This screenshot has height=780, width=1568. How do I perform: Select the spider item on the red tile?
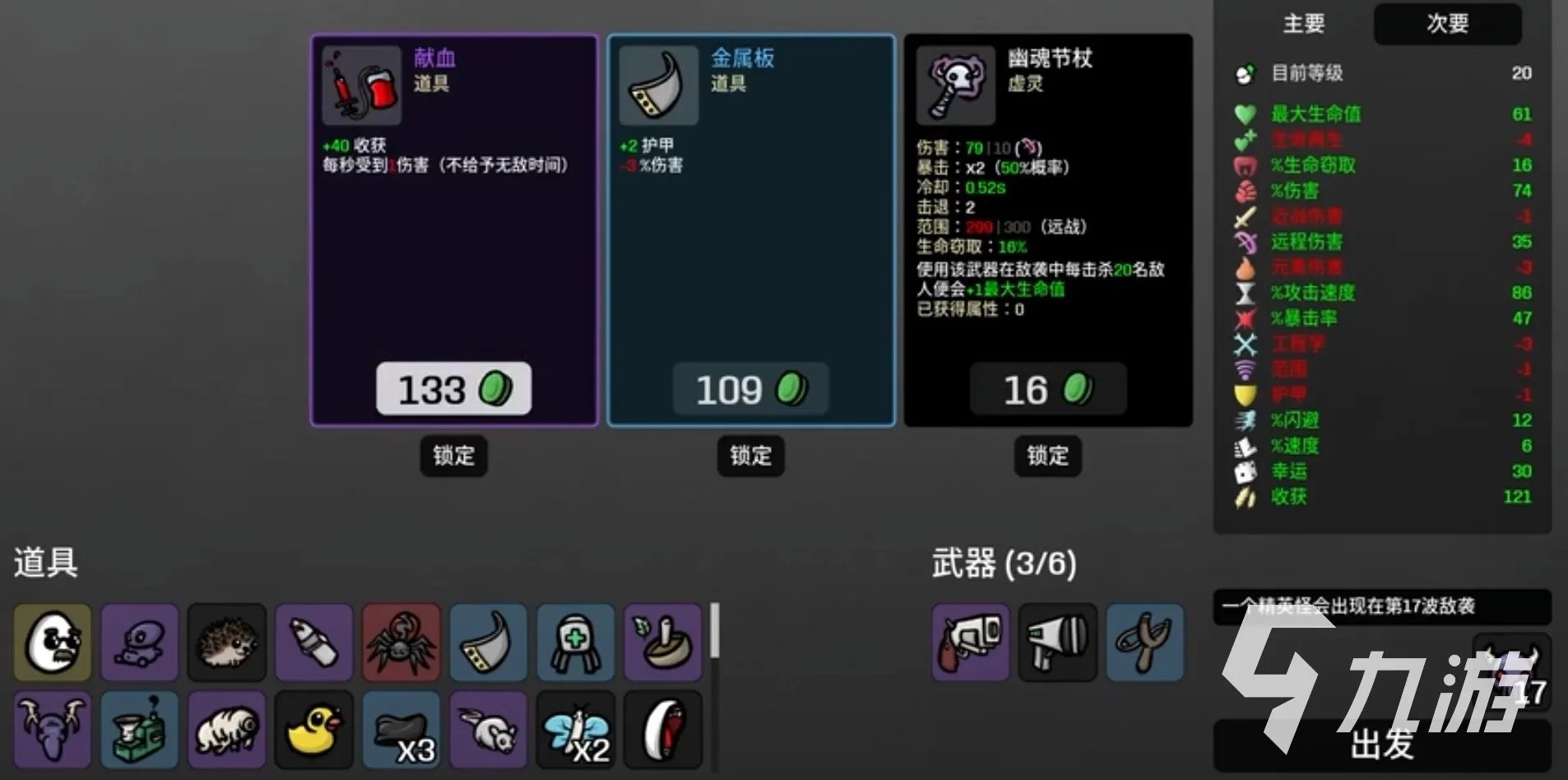pos(401,643)
